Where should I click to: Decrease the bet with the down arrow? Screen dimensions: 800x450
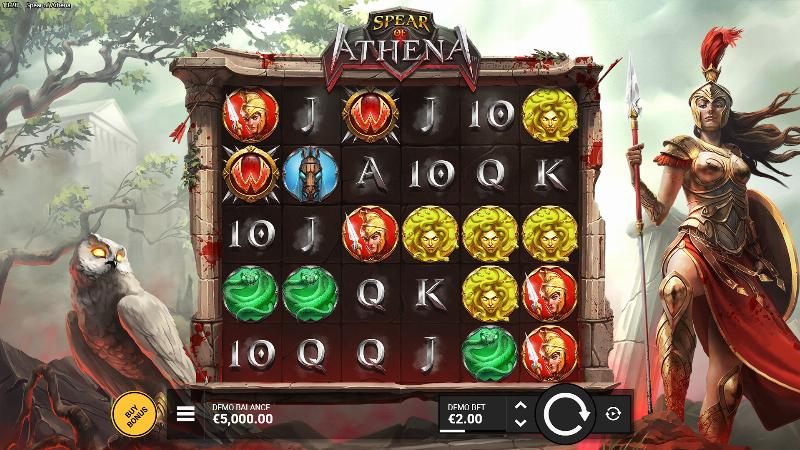tap(518, 422)
